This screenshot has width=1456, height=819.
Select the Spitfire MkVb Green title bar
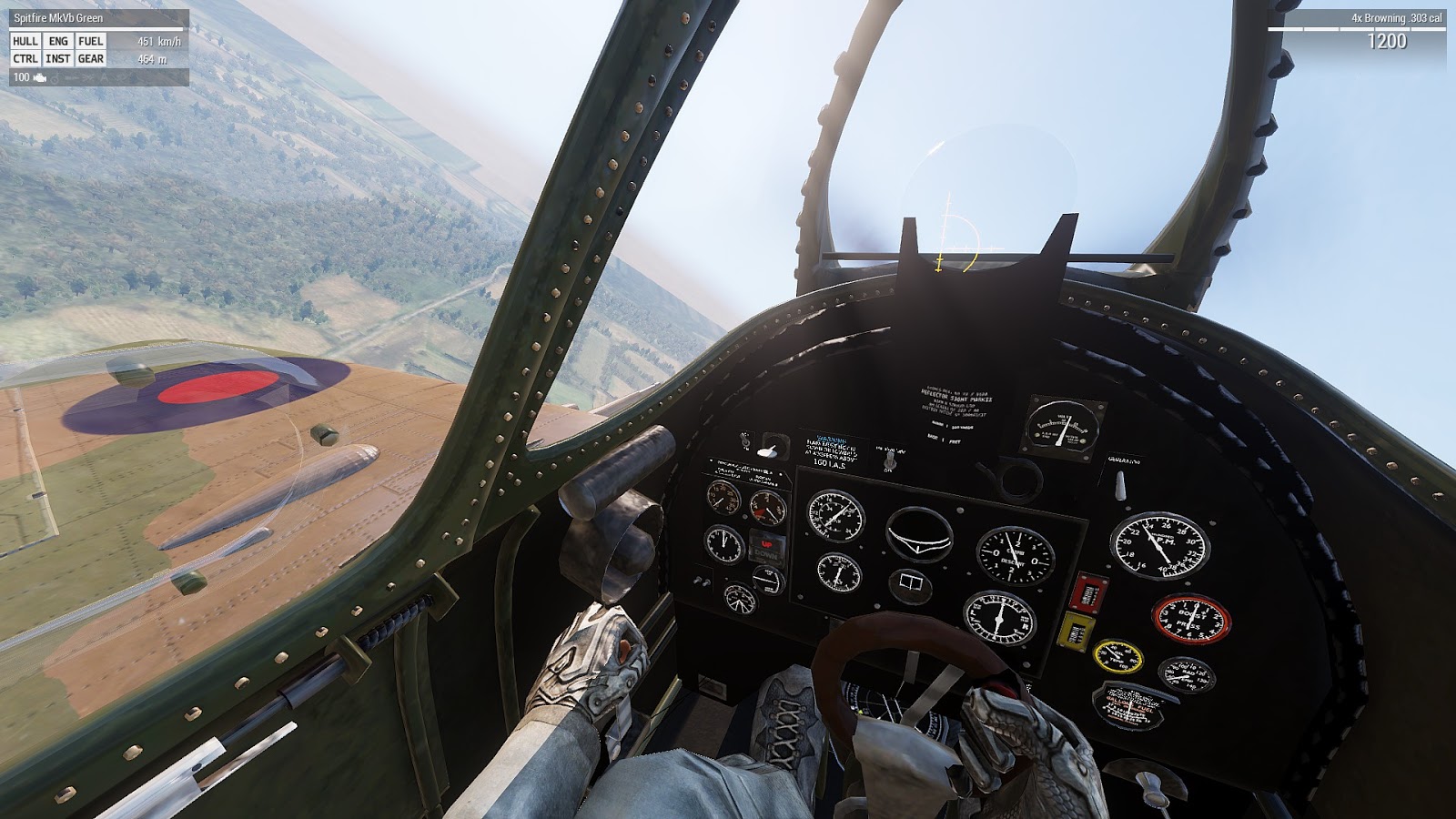coord(58,15)
